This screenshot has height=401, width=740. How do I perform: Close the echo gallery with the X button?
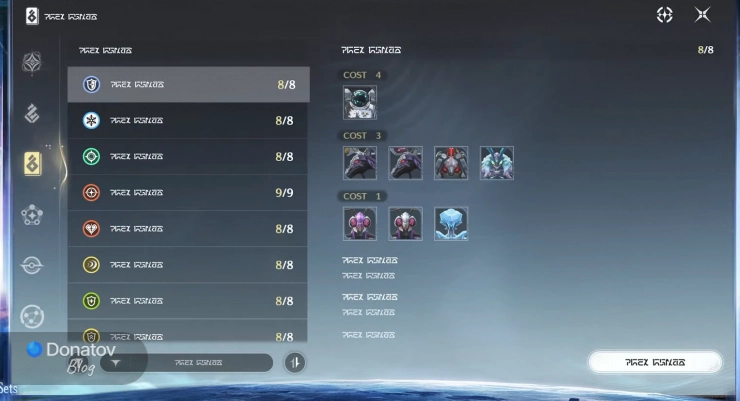[703, 15]
